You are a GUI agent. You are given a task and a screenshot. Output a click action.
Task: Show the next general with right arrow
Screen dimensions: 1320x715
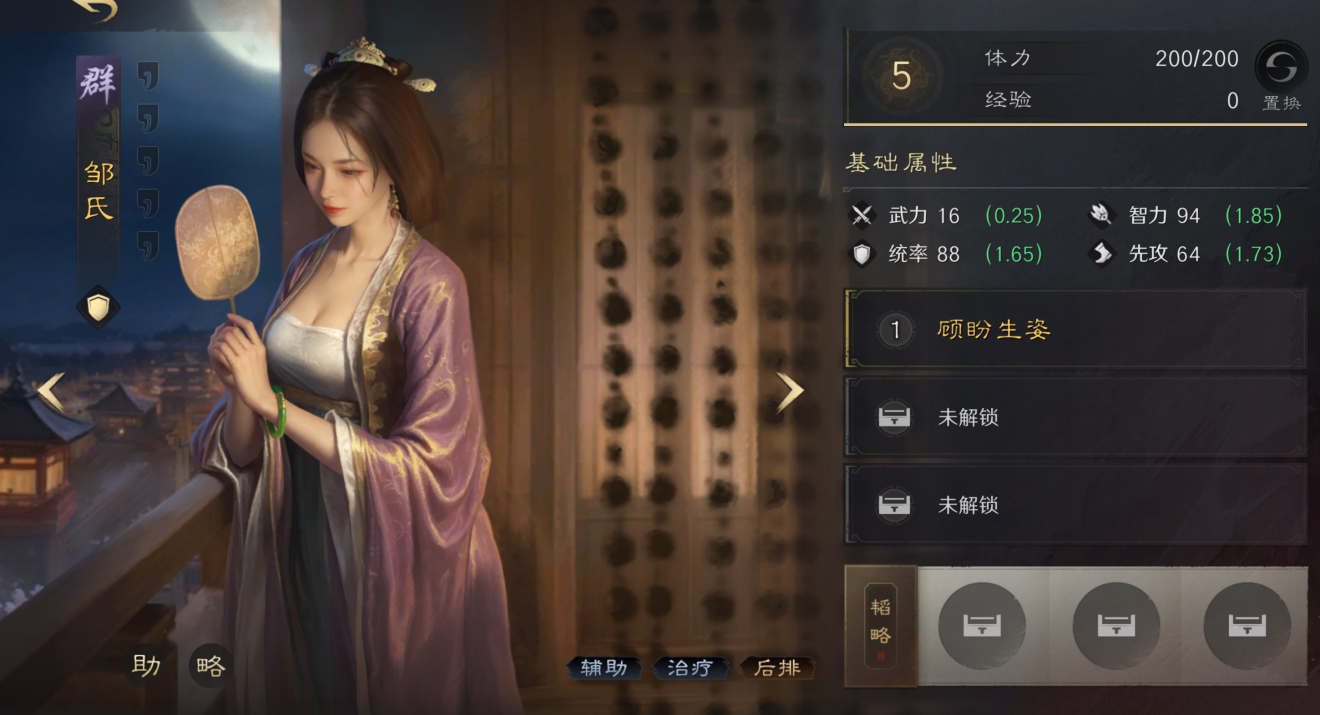coord(790,392)
